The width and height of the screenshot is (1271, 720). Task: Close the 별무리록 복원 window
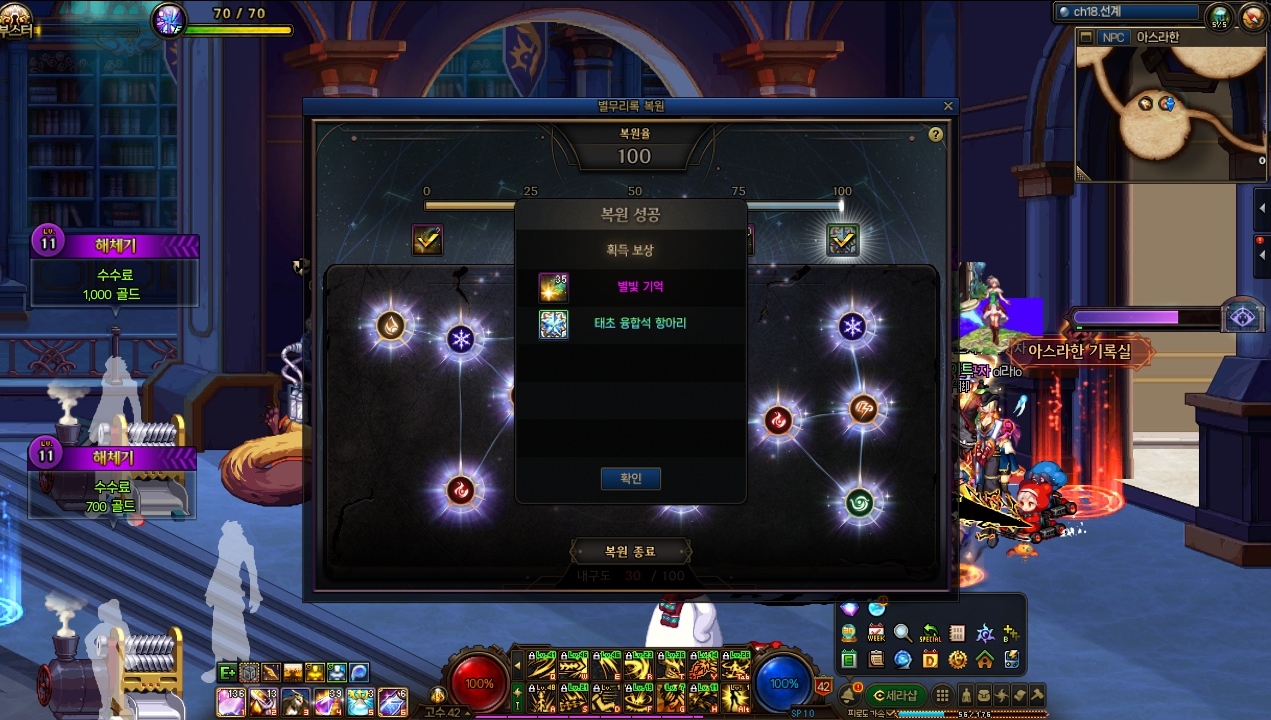[x=948, y=106]
